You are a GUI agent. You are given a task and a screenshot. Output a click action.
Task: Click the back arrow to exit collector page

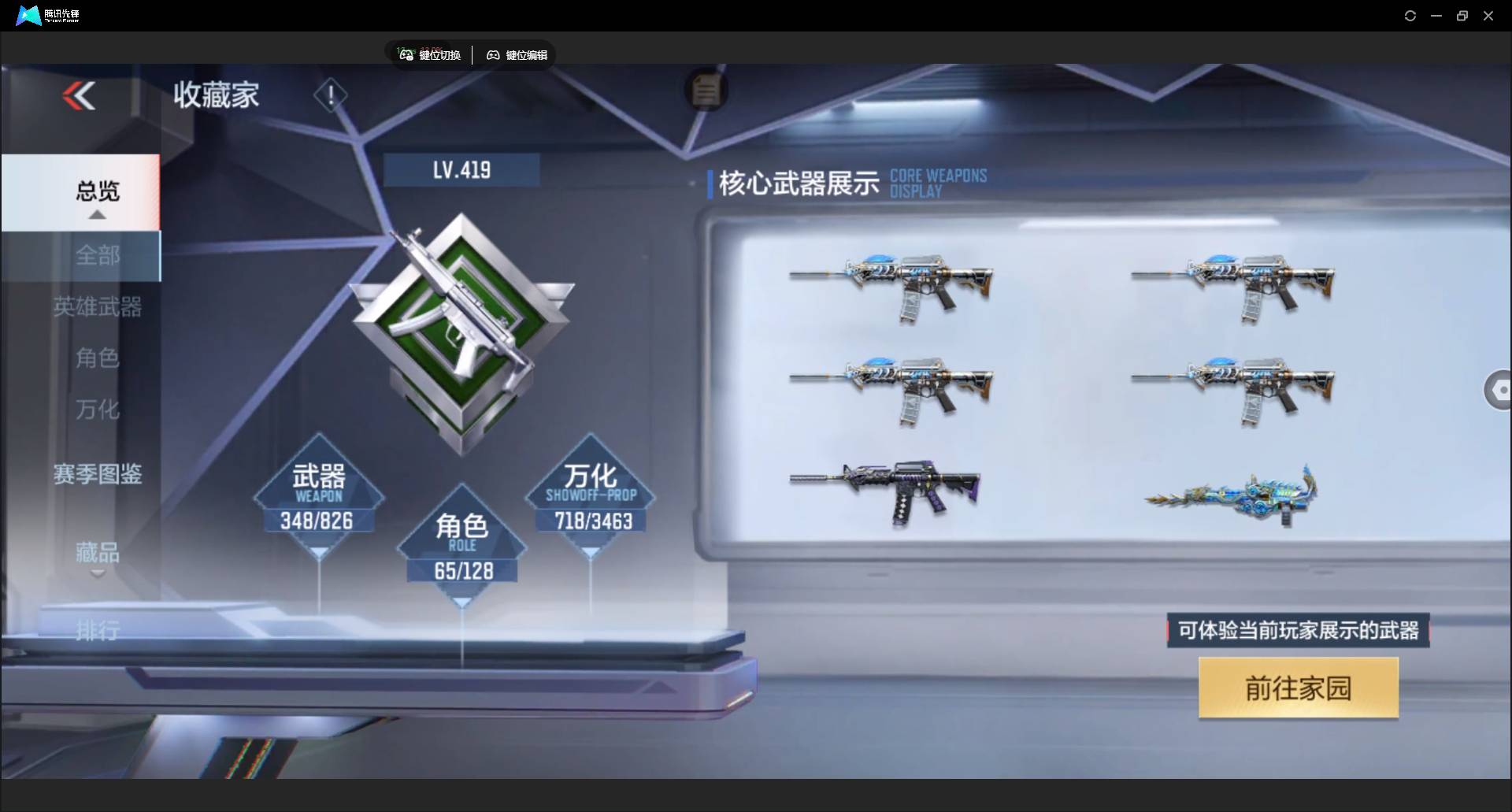[79, 95]
